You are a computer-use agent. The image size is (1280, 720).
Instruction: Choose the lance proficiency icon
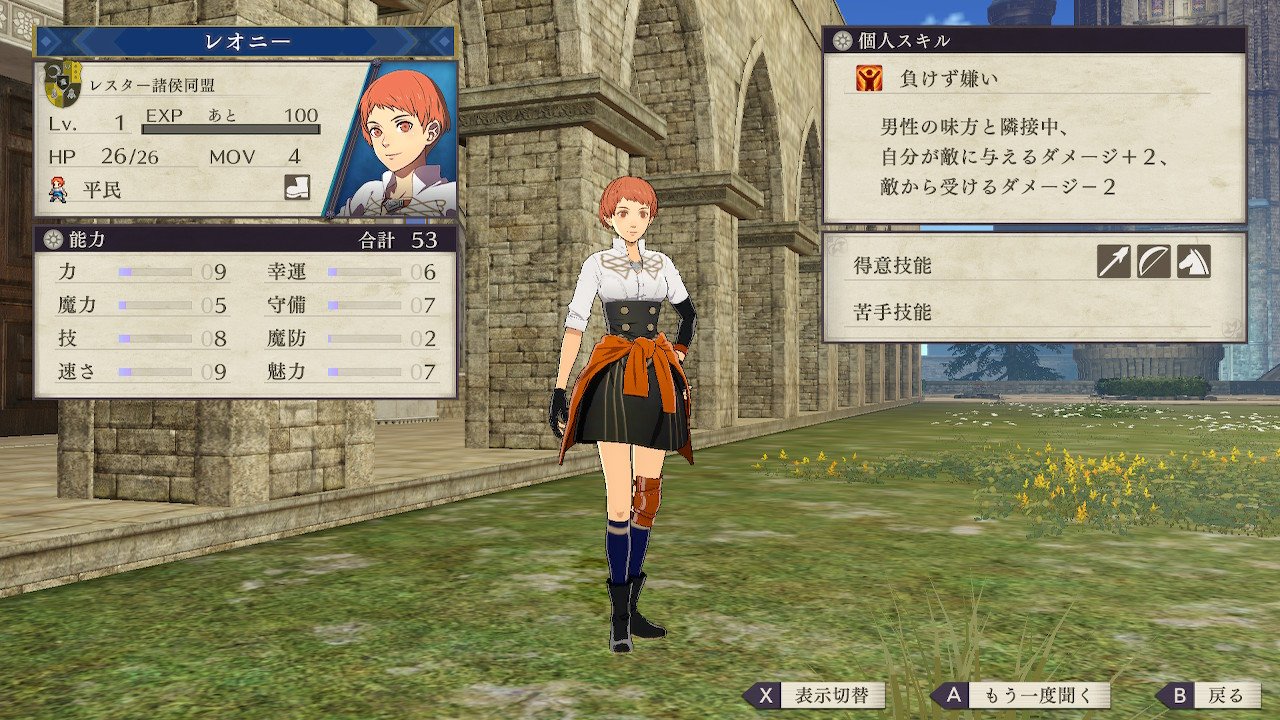(x=1113, y=262)
